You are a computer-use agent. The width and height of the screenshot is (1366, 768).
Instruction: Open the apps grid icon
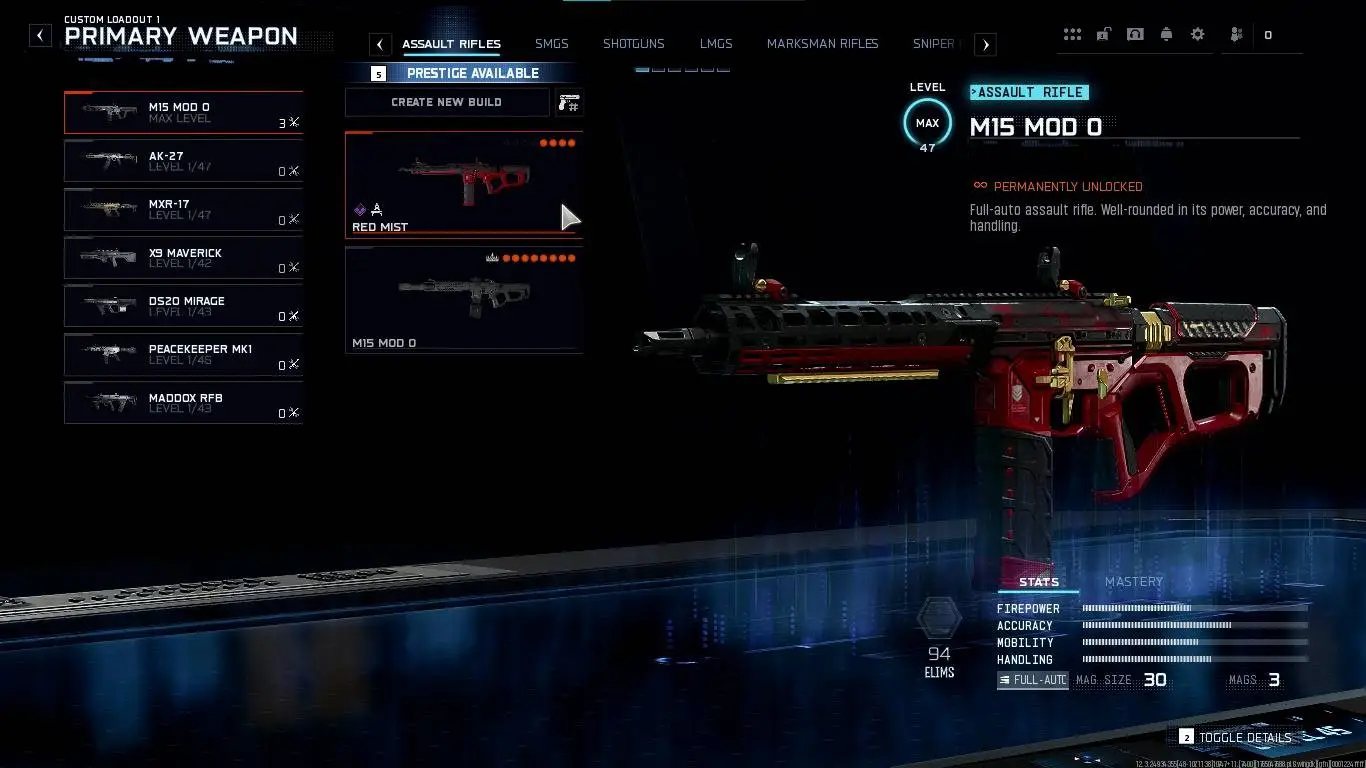coord(1072,33)
